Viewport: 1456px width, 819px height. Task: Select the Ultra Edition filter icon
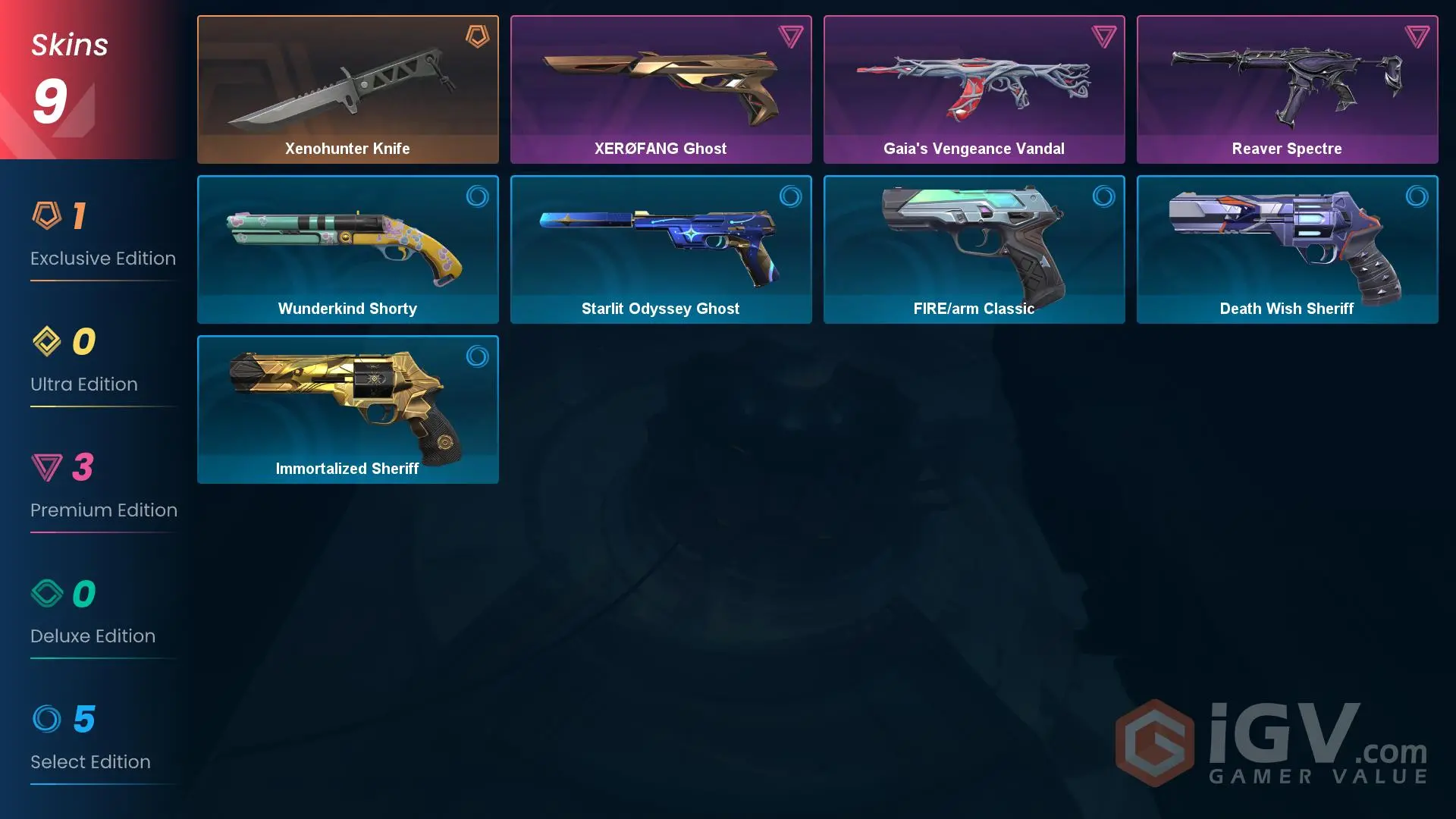click(x=47, y=340)
